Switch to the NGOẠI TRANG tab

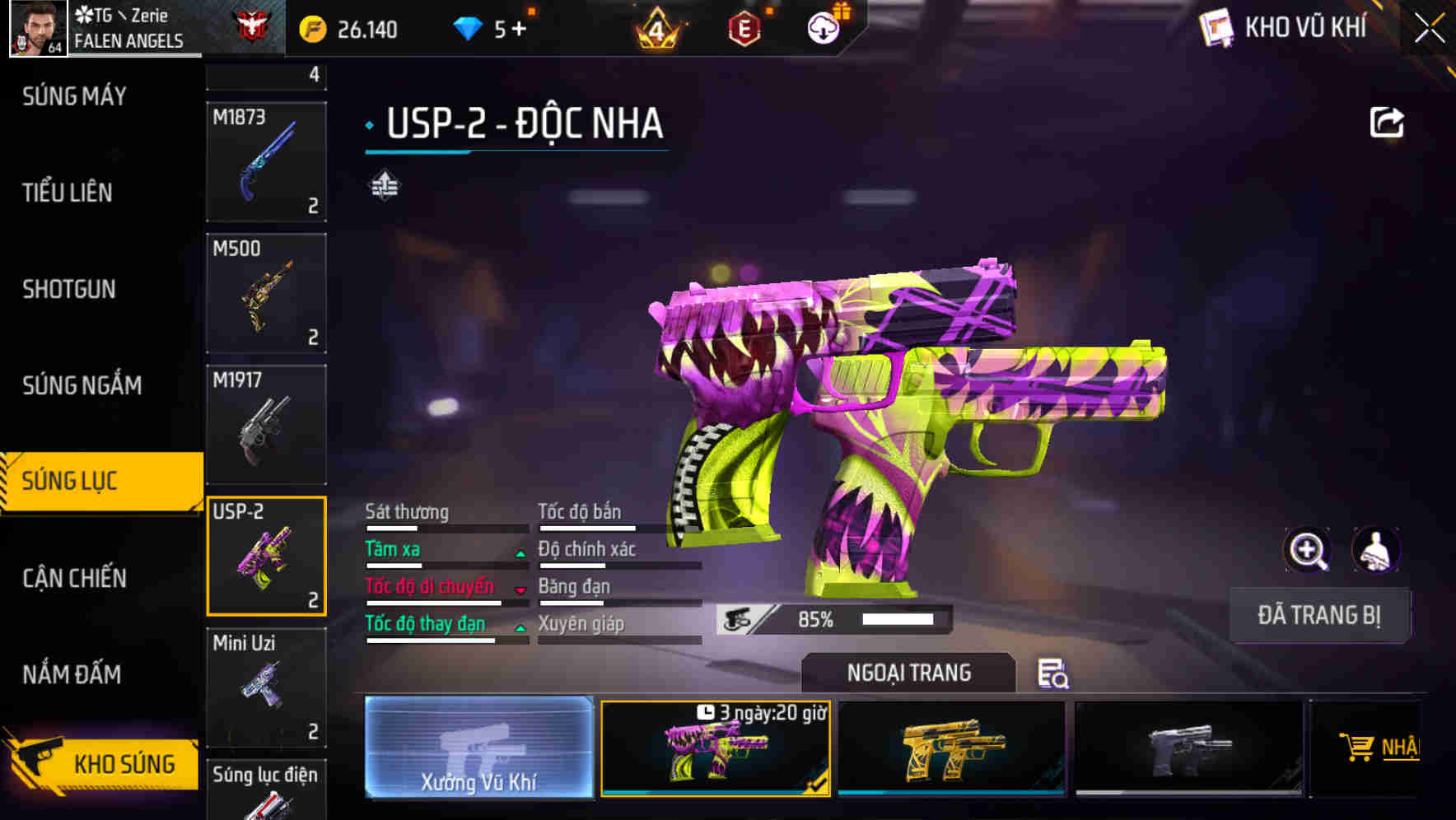tap(909, 672)
